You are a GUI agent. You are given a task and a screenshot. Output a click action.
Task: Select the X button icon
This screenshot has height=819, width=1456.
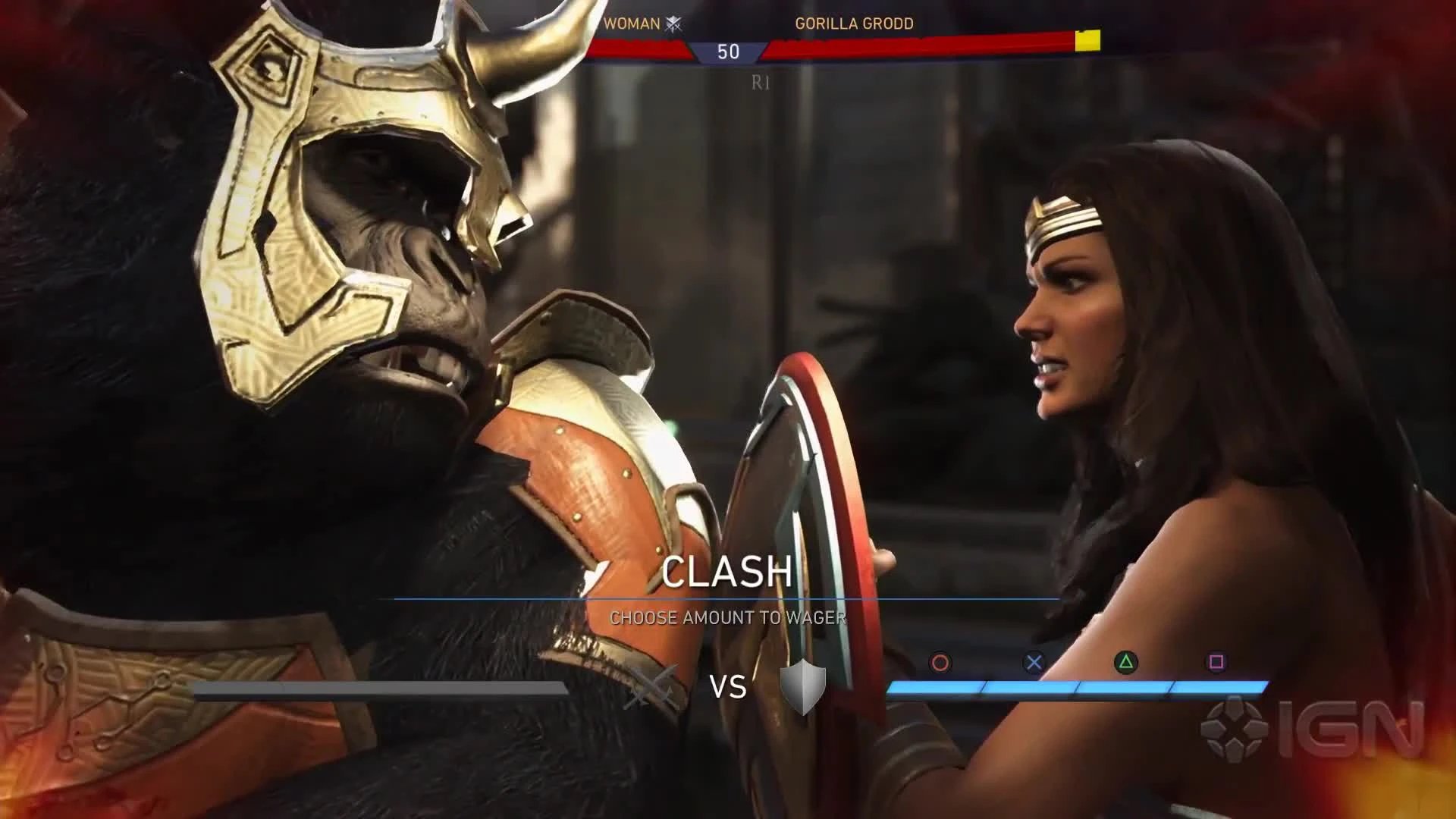click(1033, 662)
